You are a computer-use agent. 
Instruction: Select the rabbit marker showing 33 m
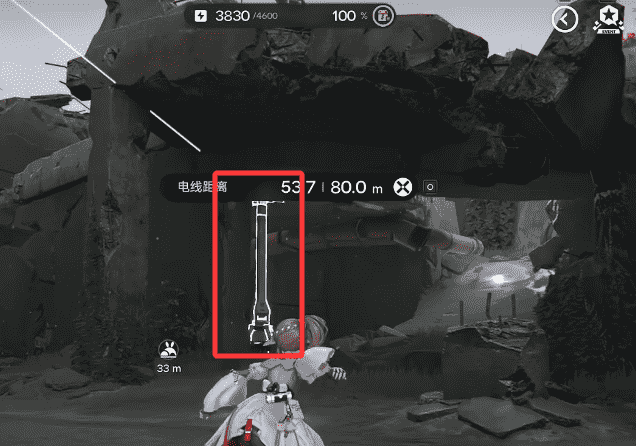tap(168, 350)
